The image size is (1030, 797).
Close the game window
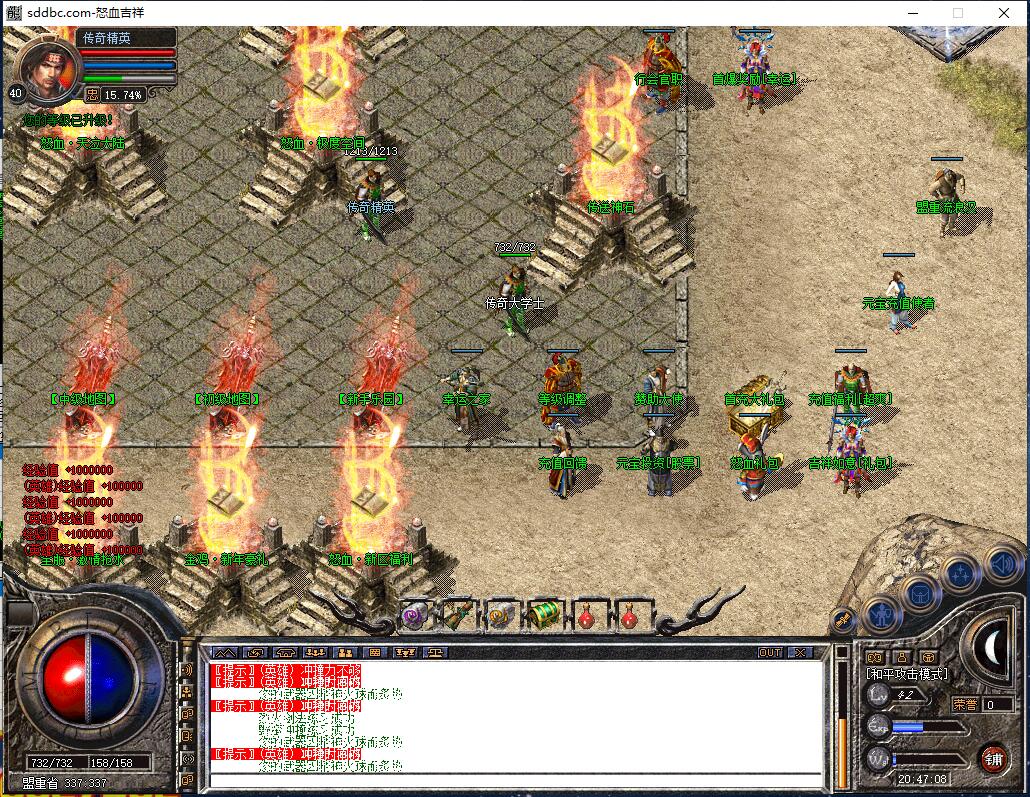(x=1004, y=13)
